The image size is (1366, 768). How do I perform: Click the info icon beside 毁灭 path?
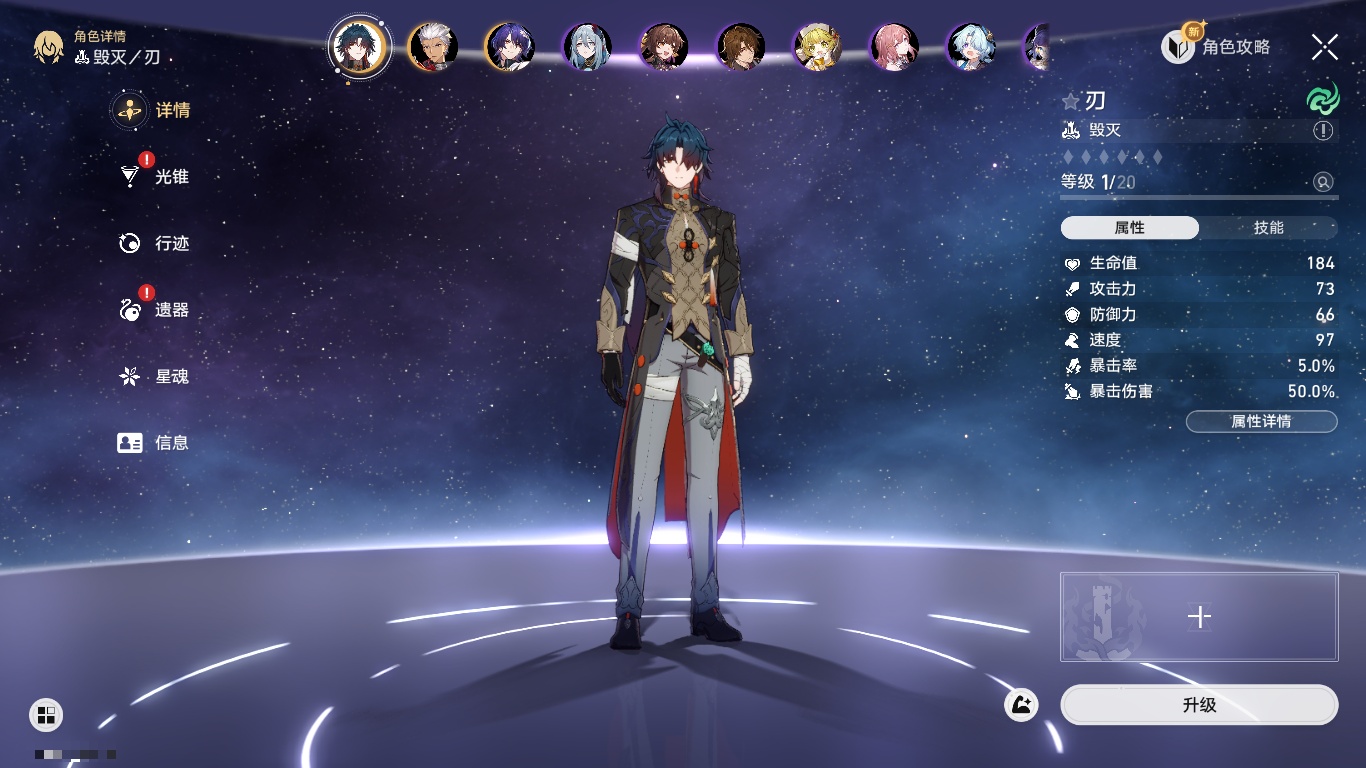click(x=1323, y=131)
